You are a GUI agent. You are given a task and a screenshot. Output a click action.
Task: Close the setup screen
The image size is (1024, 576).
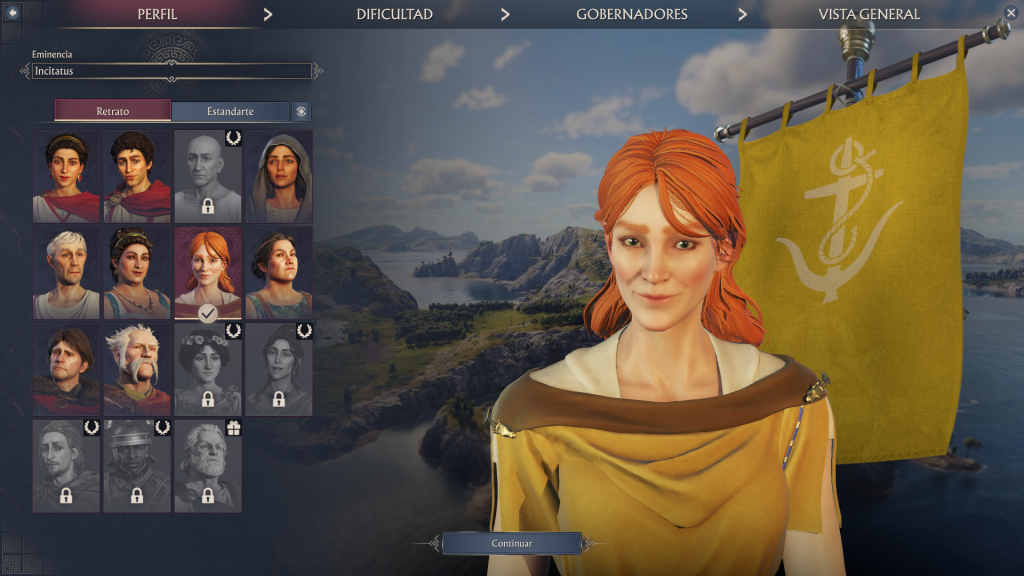coord(1010,13)
